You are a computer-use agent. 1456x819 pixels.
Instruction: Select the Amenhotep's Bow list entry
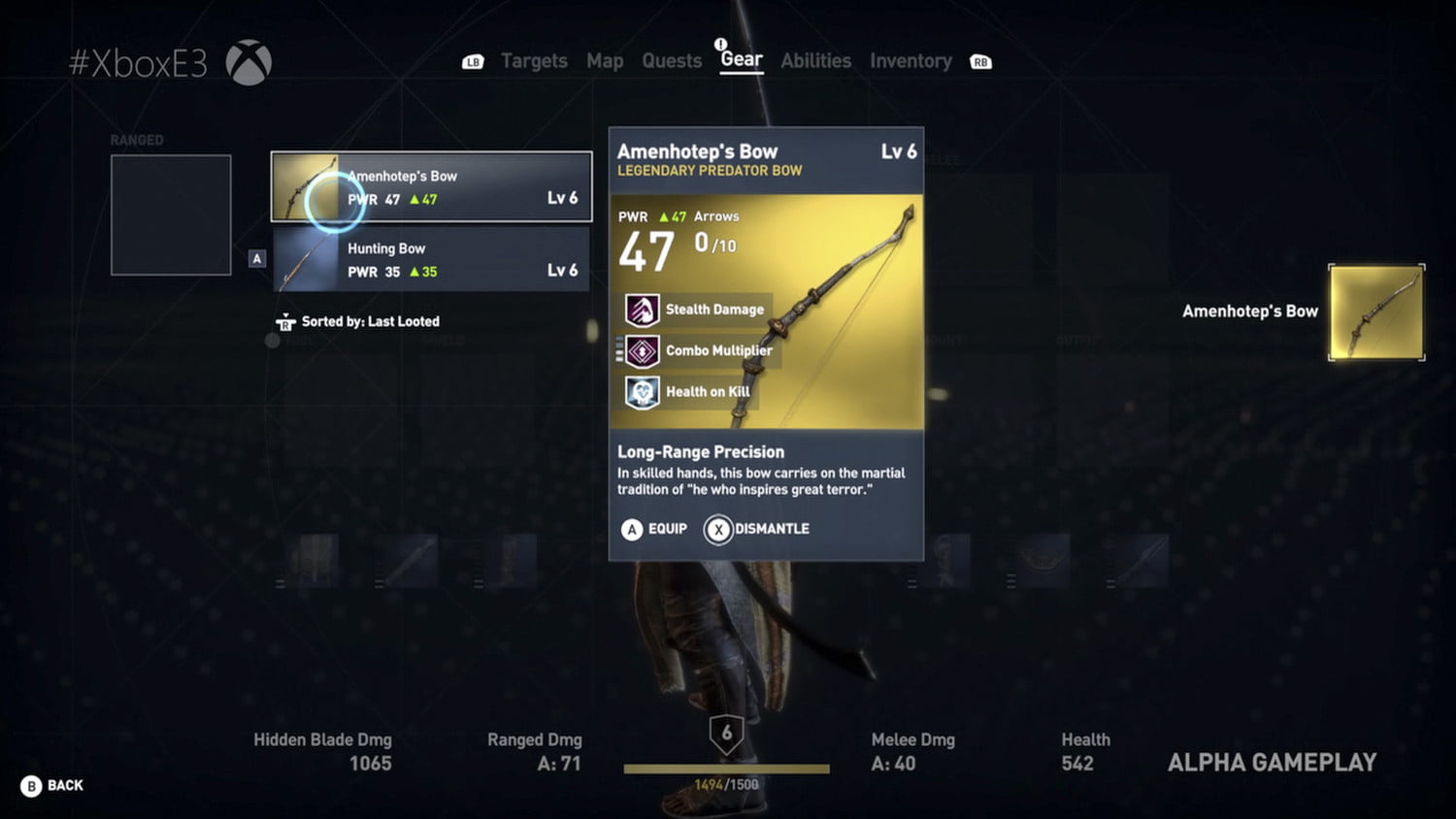pos(431,186)
